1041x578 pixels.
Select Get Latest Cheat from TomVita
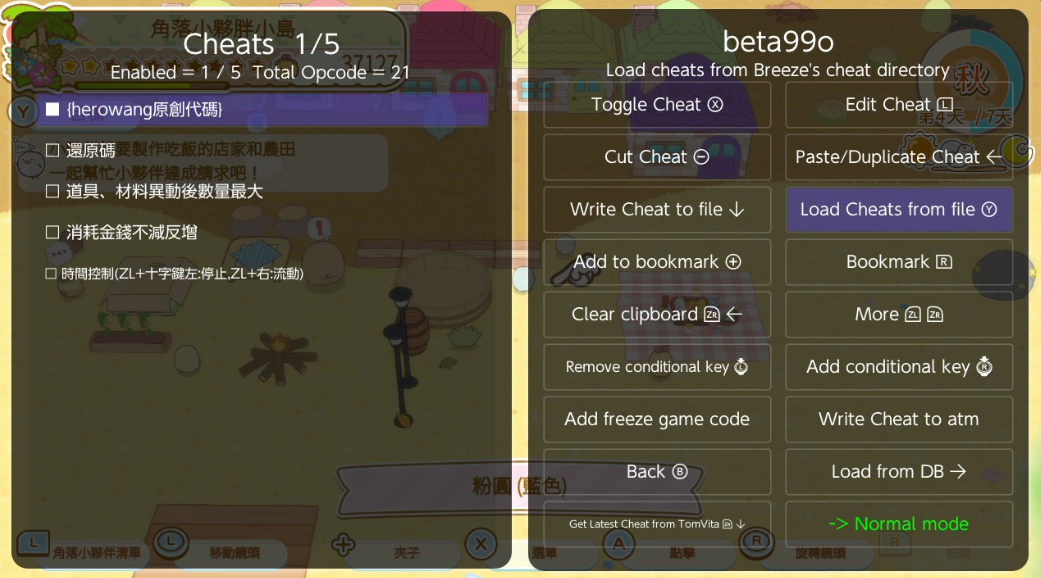coord(657,524)
